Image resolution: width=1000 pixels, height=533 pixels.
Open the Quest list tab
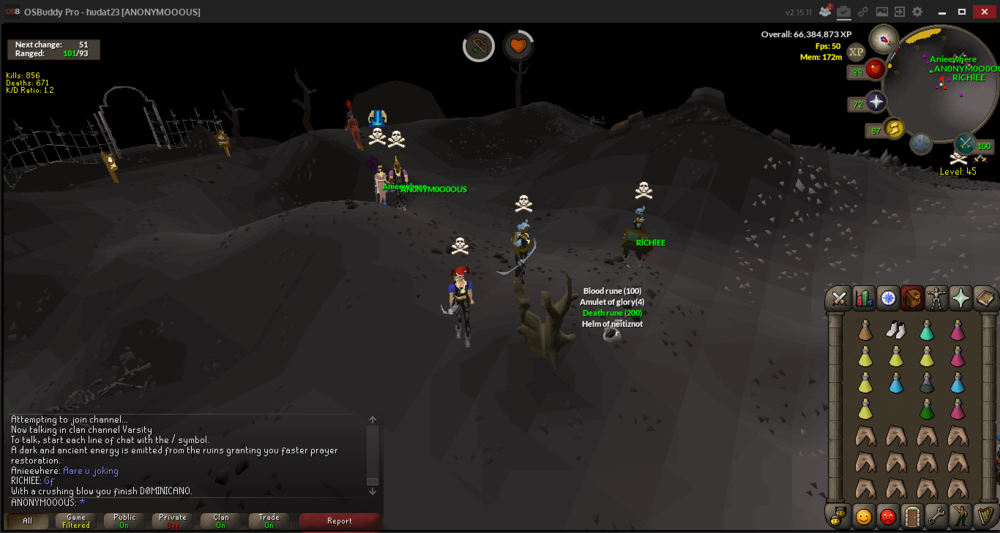point(887,297)
